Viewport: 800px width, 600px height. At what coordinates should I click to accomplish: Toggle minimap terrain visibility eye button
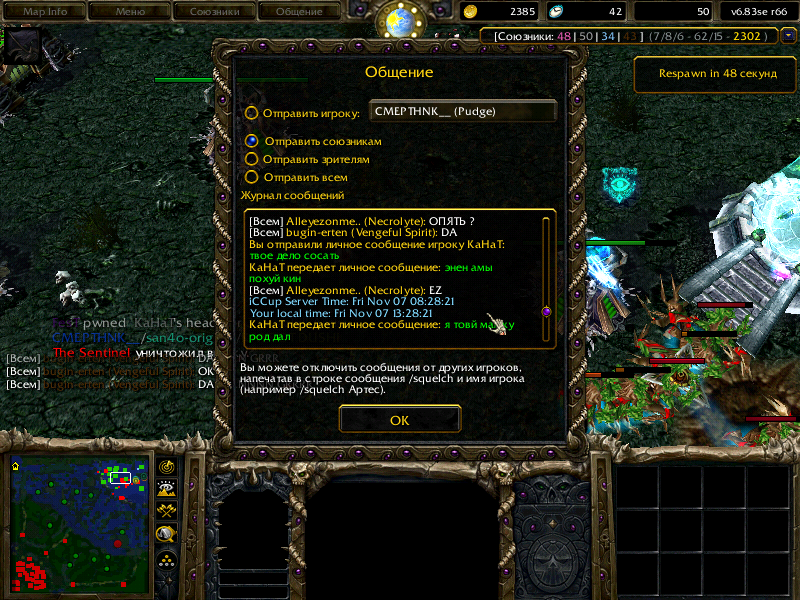click(x=167, y=488)
